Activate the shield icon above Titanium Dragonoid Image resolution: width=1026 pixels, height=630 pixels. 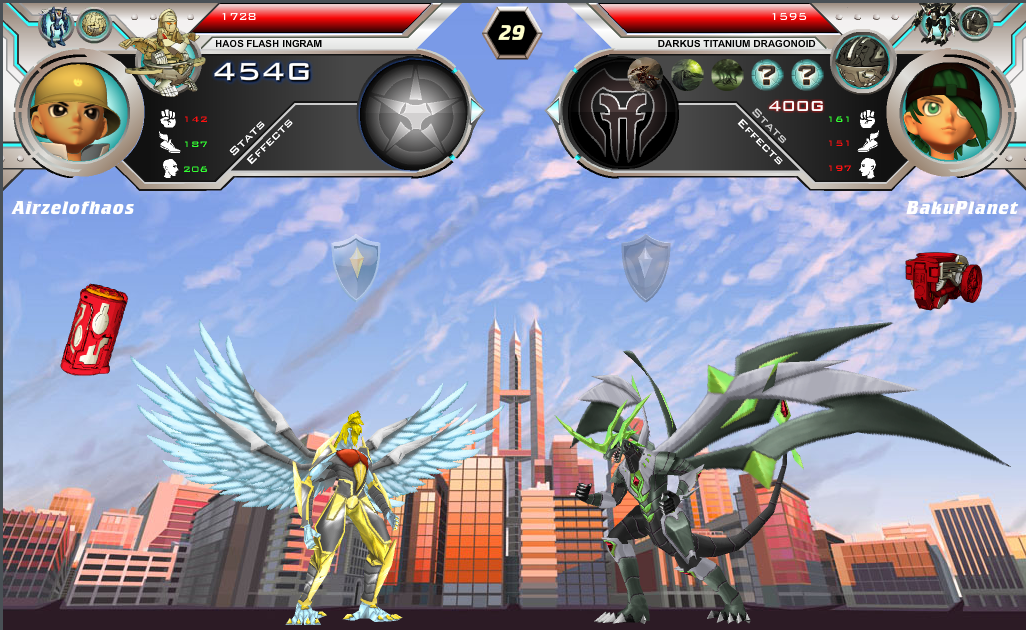click(646, 267)
